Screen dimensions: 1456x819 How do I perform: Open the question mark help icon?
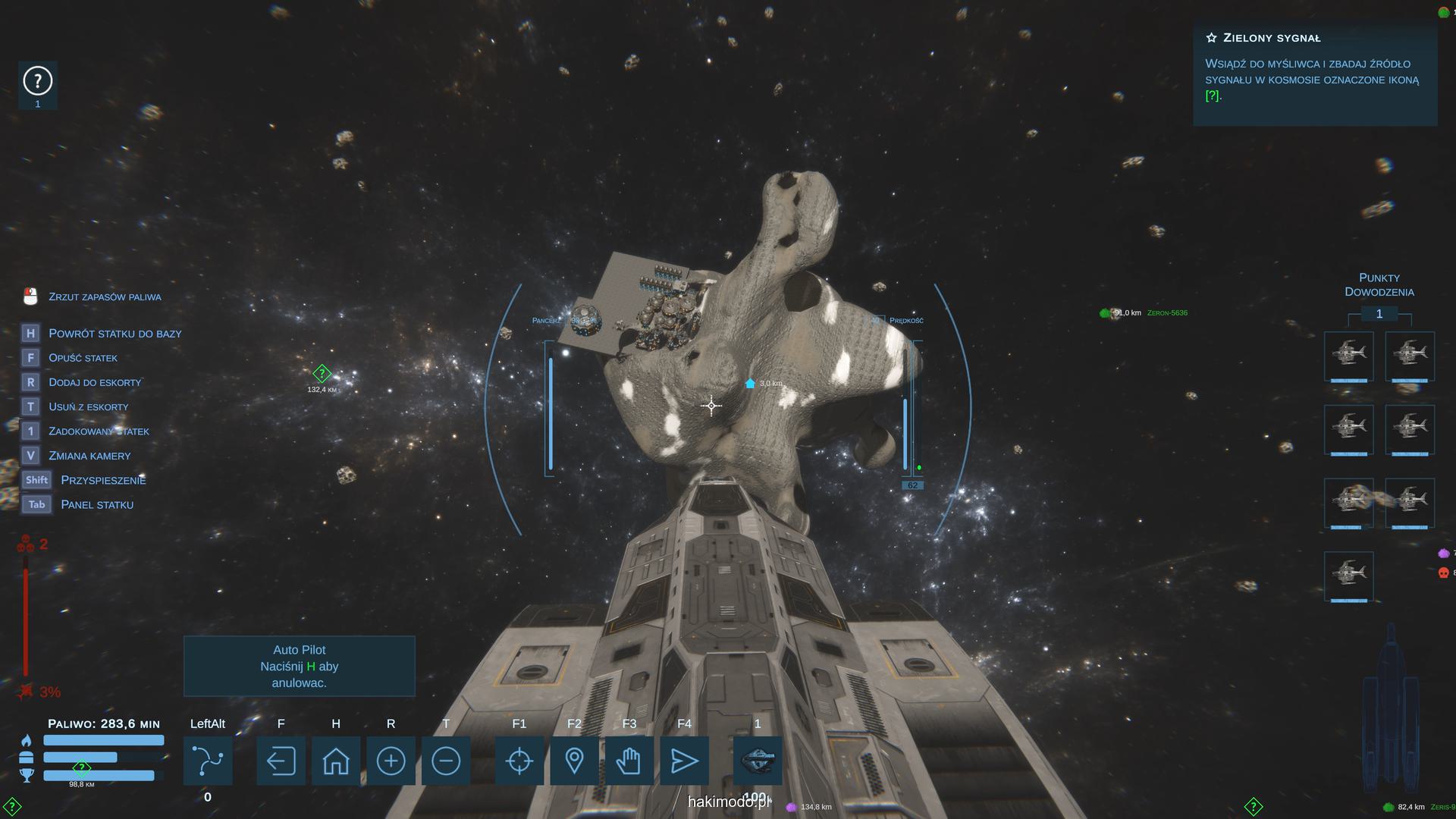coord(37,81)
